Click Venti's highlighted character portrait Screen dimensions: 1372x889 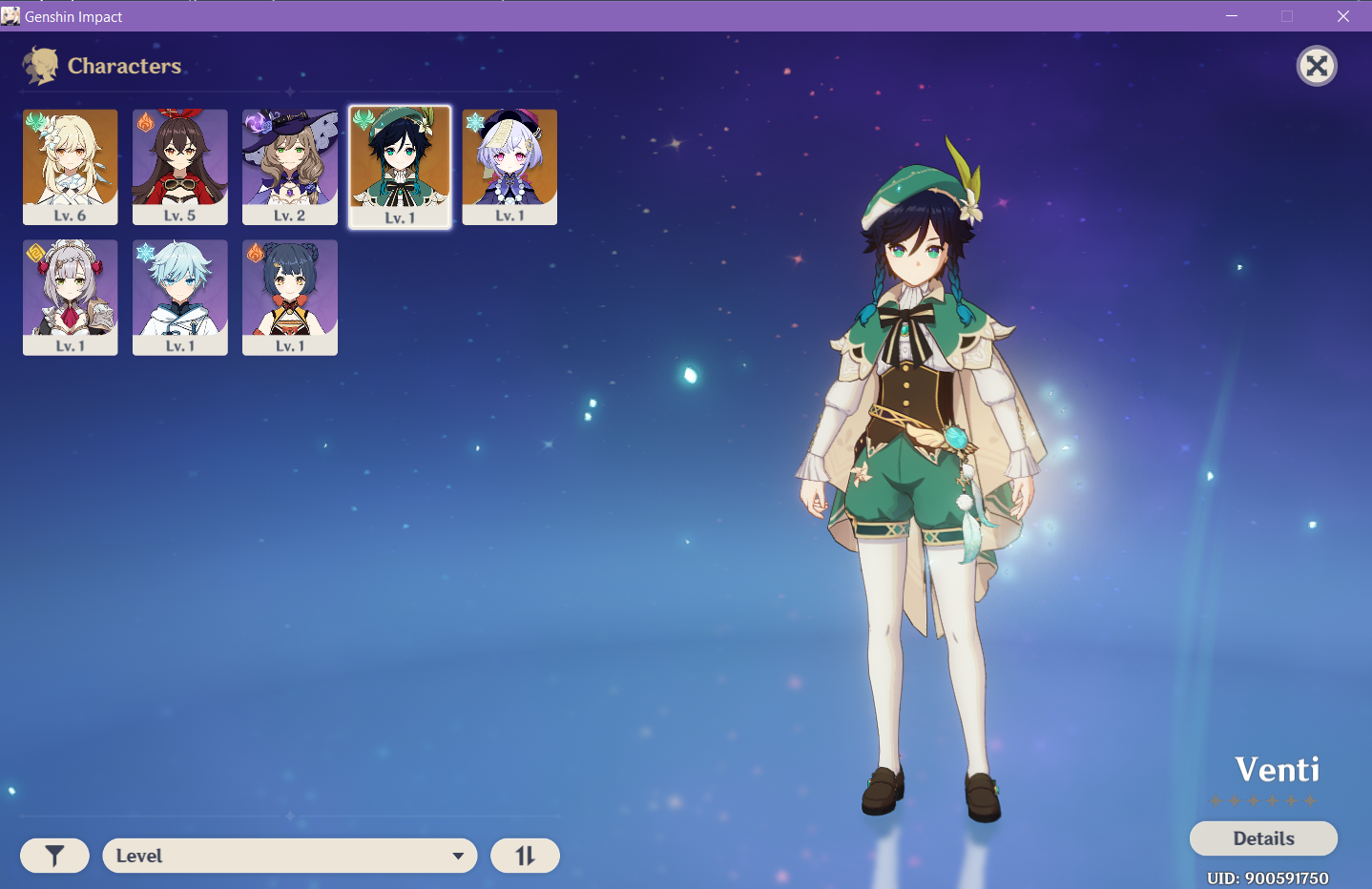point(400,166)
